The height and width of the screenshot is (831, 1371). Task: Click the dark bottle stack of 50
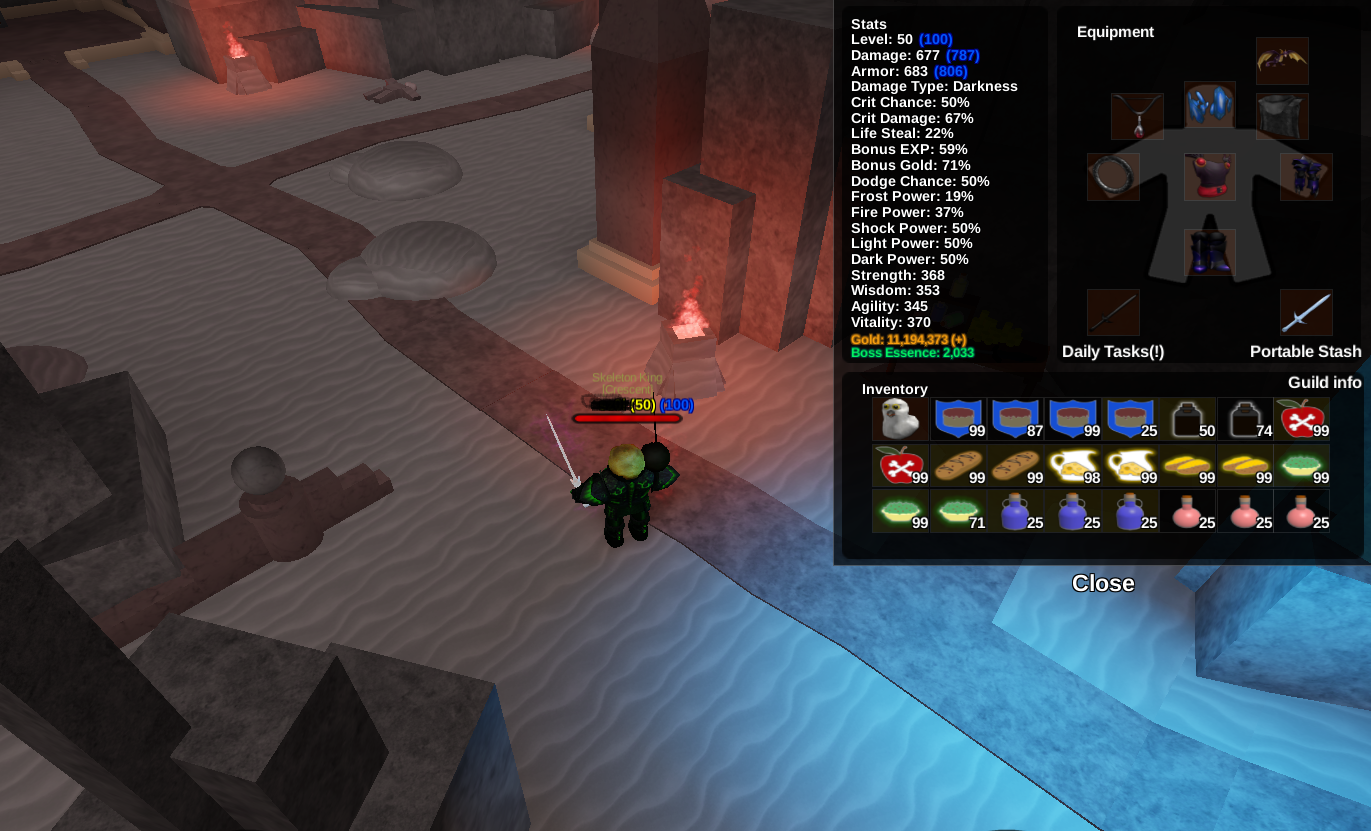click(1190, 419)
